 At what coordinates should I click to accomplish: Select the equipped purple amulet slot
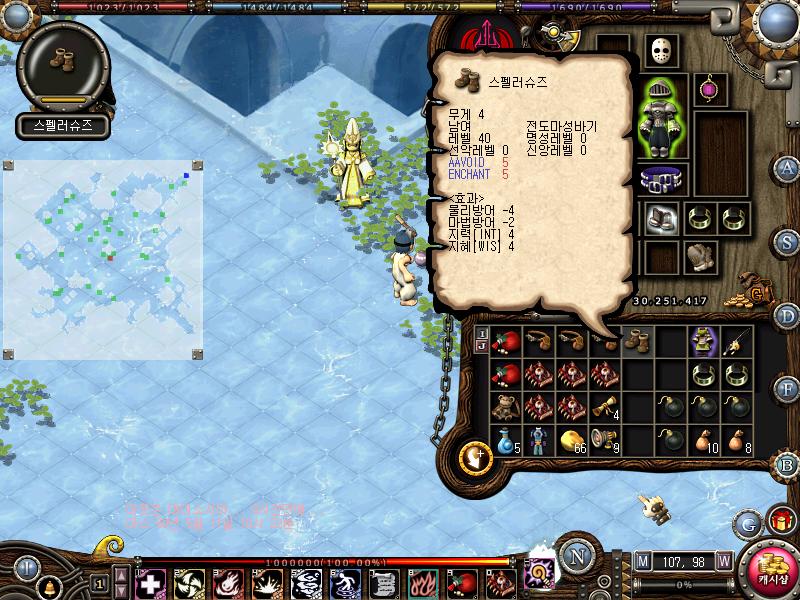point(711,89)
